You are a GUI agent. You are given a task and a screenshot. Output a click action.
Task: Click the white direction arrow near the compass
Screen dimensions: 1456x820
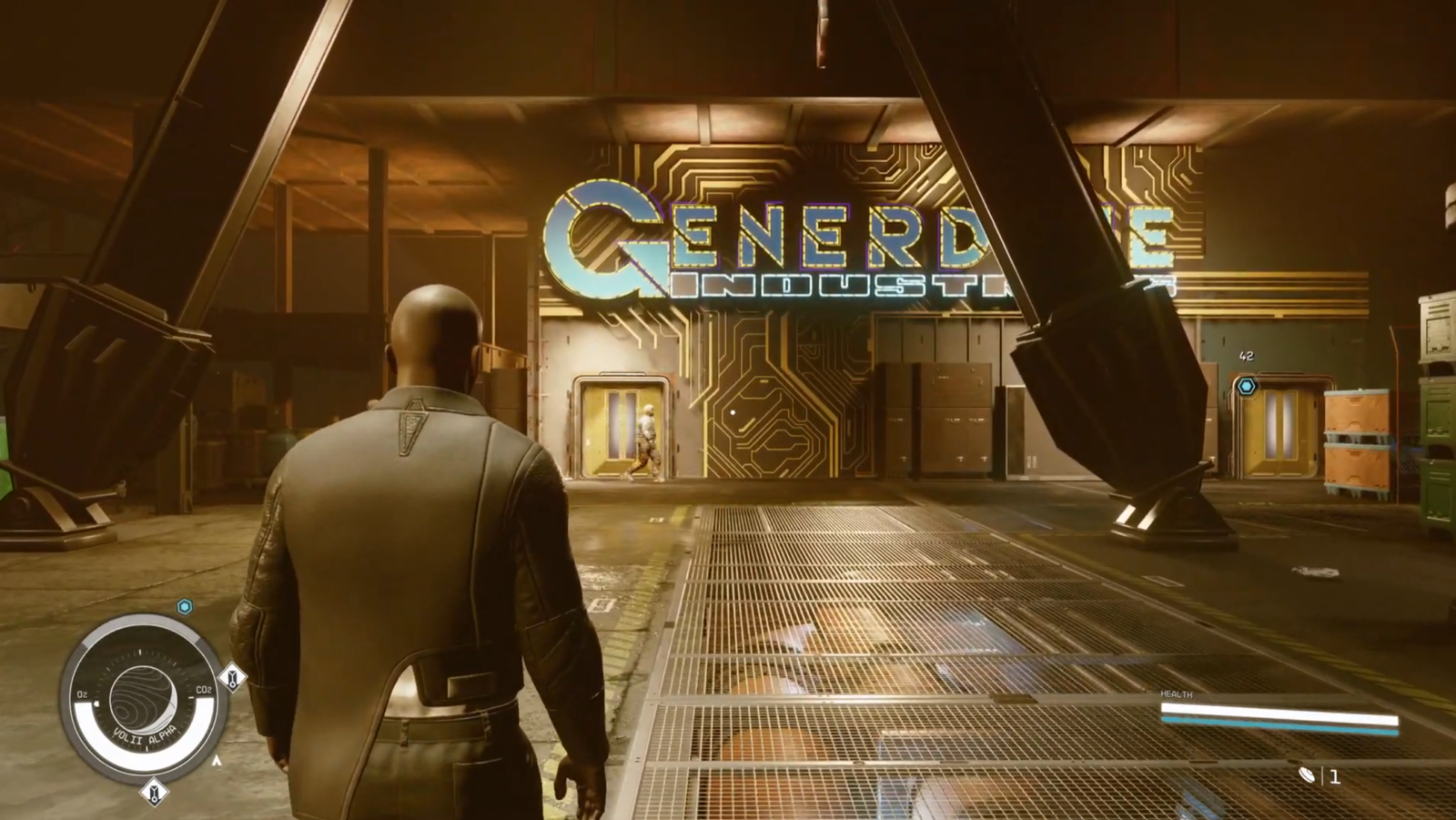coord(217,759)
